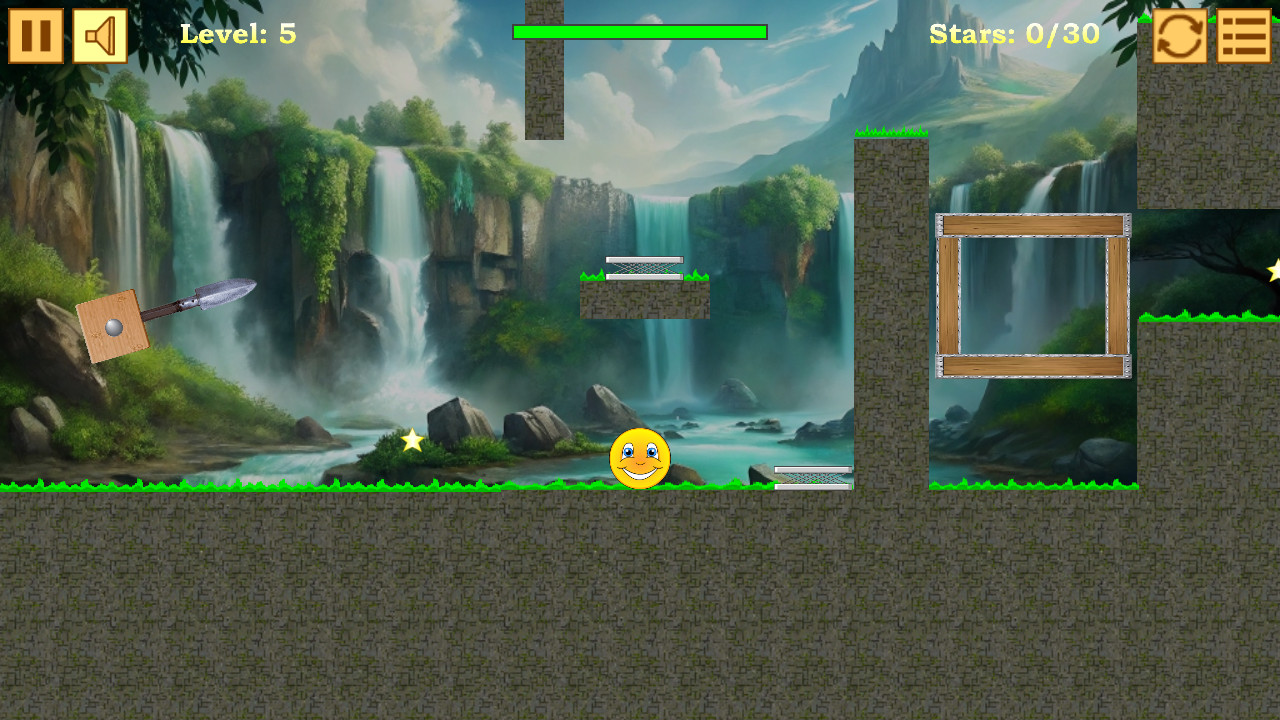
Task: Toggle pause state of gameplay
Action: pos(36,37)
